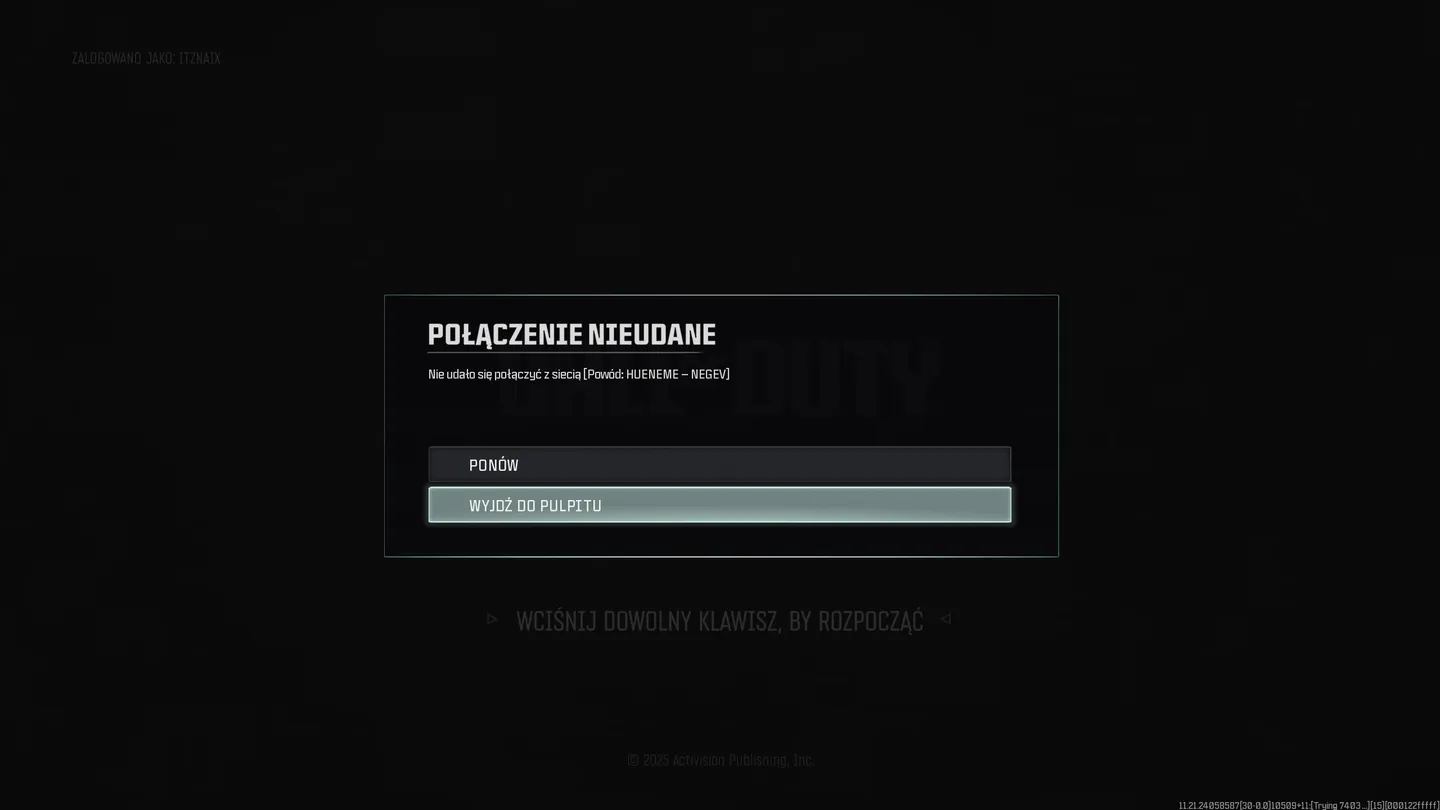Click the underline beneath the dialog title
The width and height of the screenshot is (1440, 810).
click(x=571, y=350)
